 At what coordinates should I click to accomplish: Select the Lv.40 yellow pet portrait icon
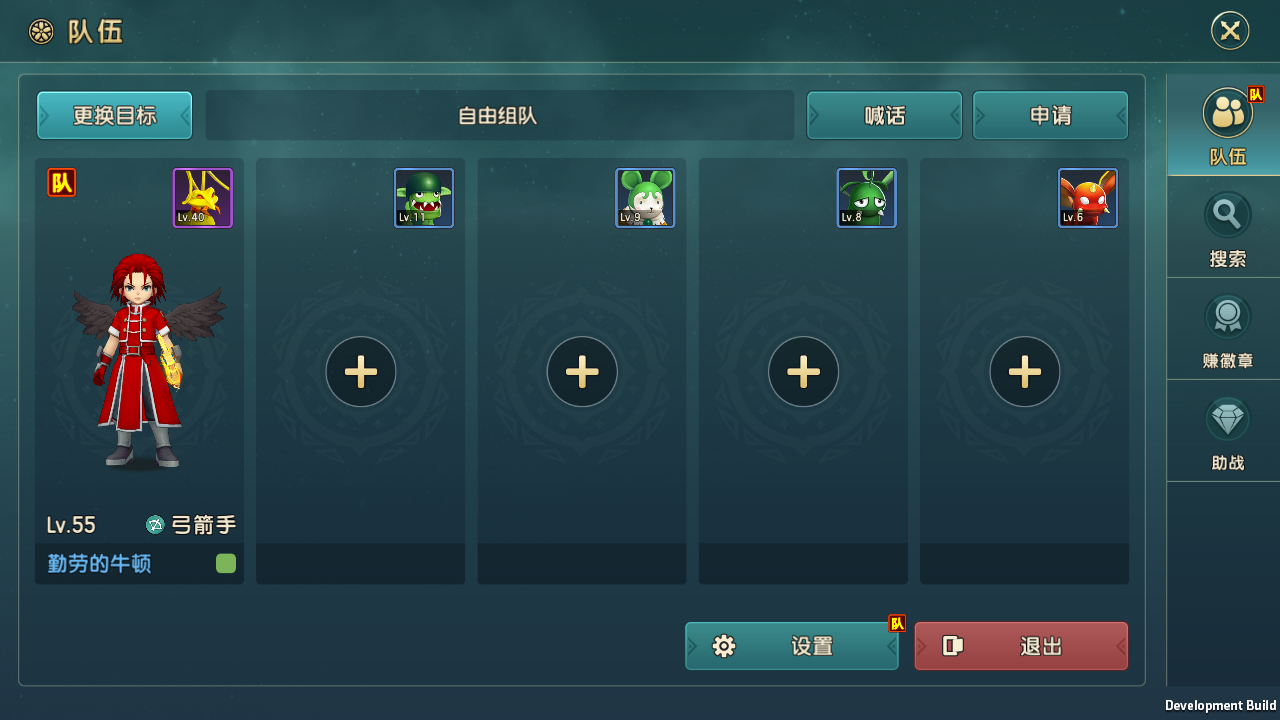click(202, 197)
